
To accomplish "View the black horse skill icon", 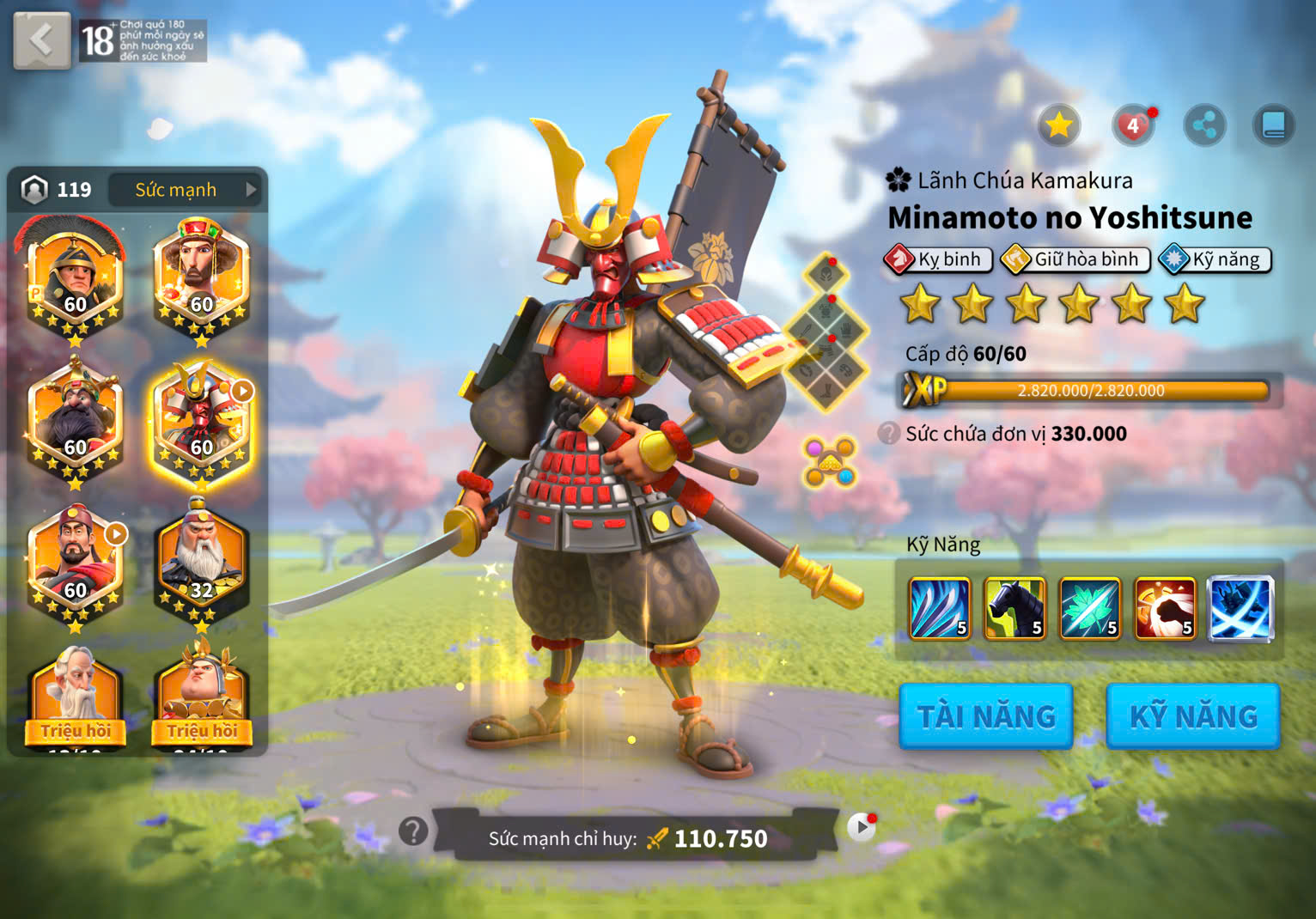I will point(1014,609).
